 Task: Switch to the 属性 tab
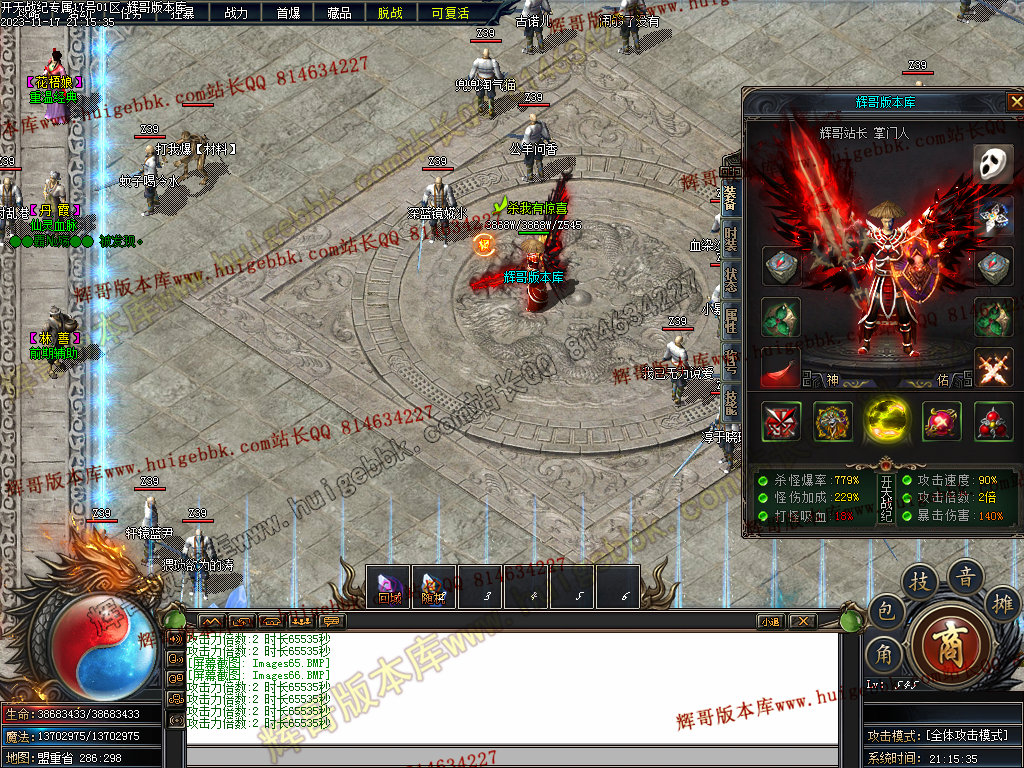pyautogui.click(x=731, y=322)
